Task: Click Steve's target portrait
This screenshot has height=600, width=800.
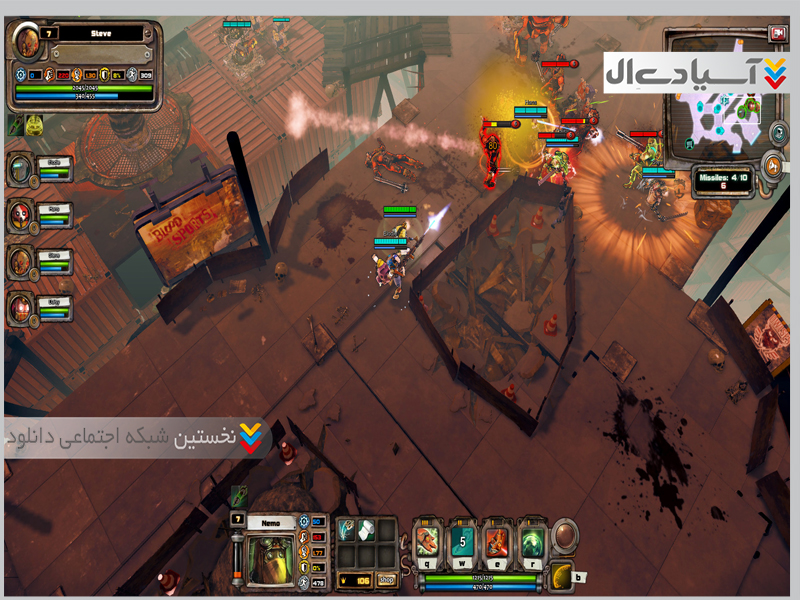Action: (x=27, y=42)
